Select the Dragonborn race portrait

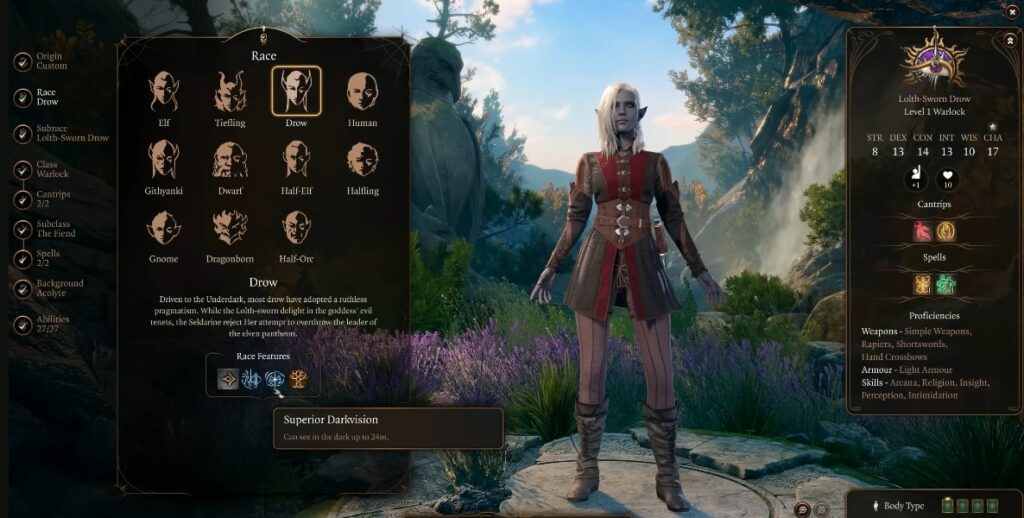pos(230,228)
